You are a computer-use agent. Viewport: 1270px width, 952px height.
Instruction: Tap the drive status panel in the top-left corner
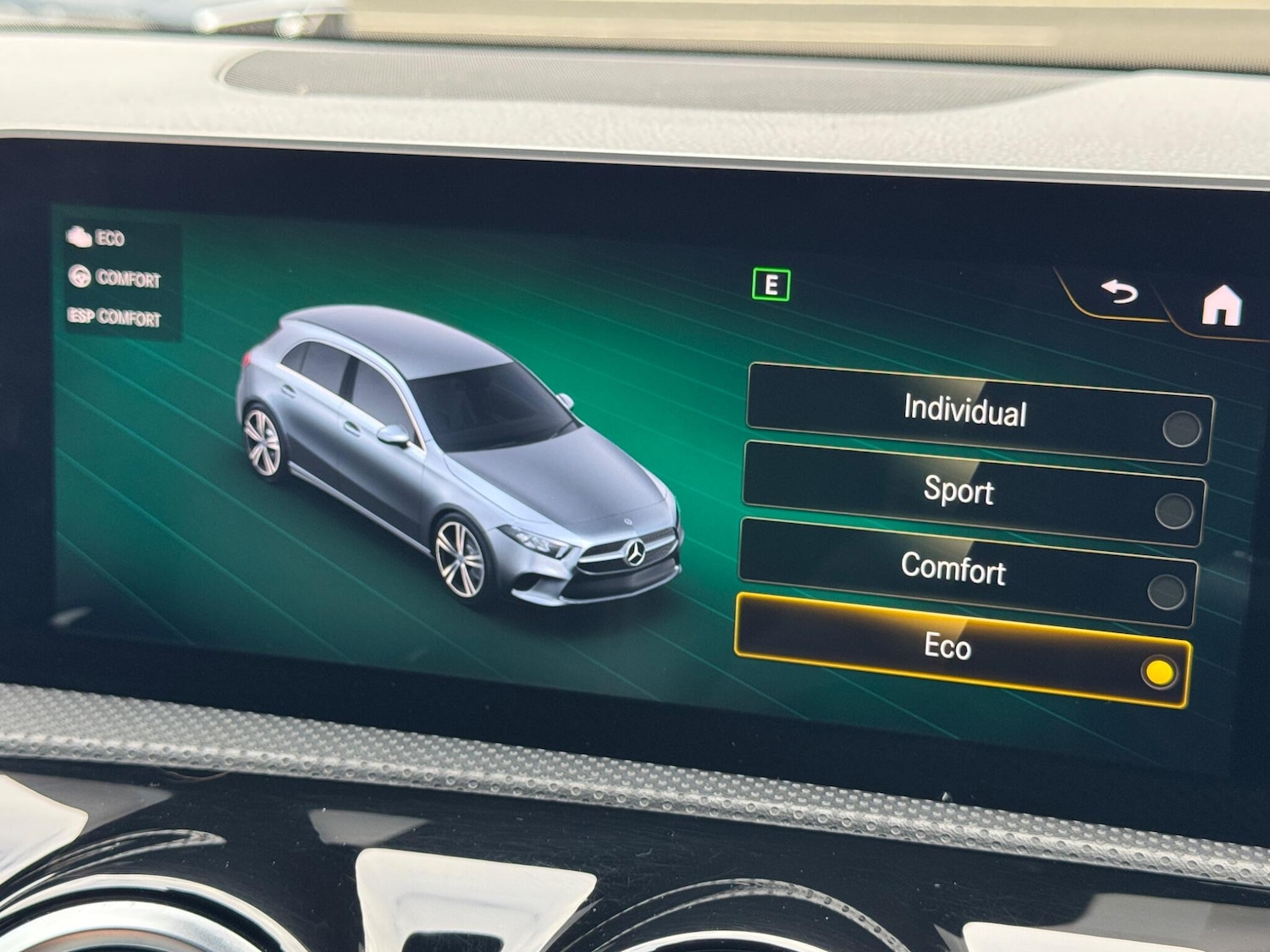tap(119, 276)
